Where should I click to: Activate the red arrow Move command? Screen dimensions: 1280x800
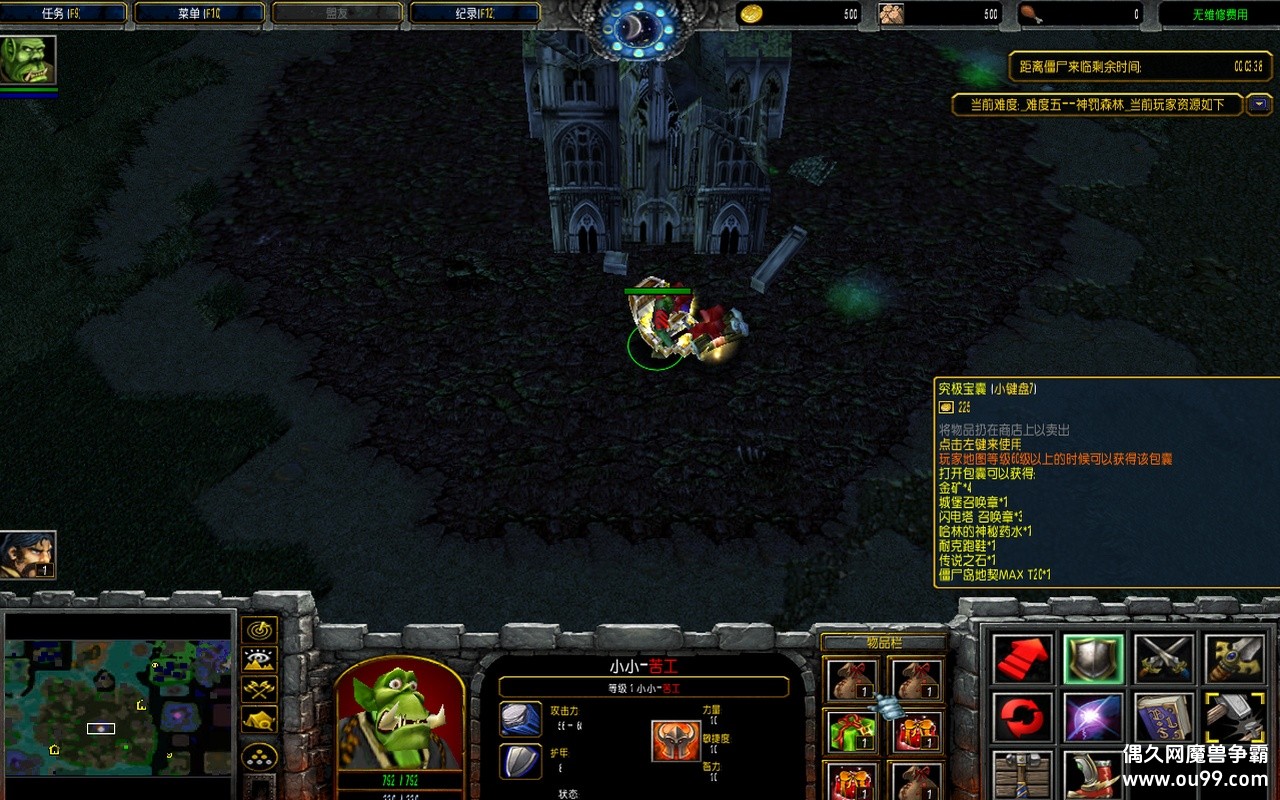pos(1023,658)
